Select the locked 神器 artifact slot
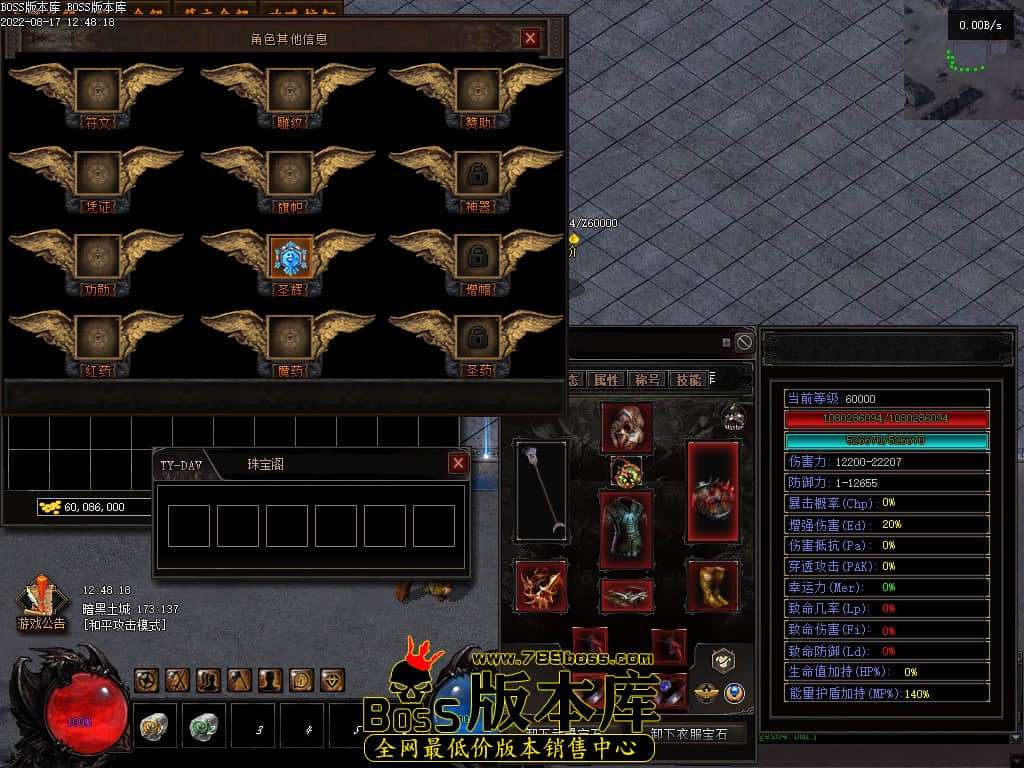Image resolution: width=1024 pixels, height=768 pixels. [x=477, y=174]
